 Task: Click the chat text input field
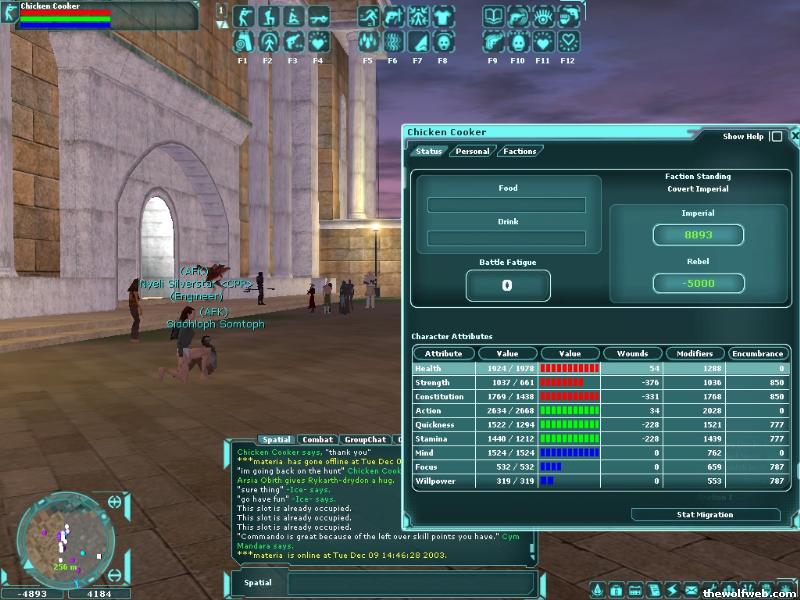click(x=410, y=582)
